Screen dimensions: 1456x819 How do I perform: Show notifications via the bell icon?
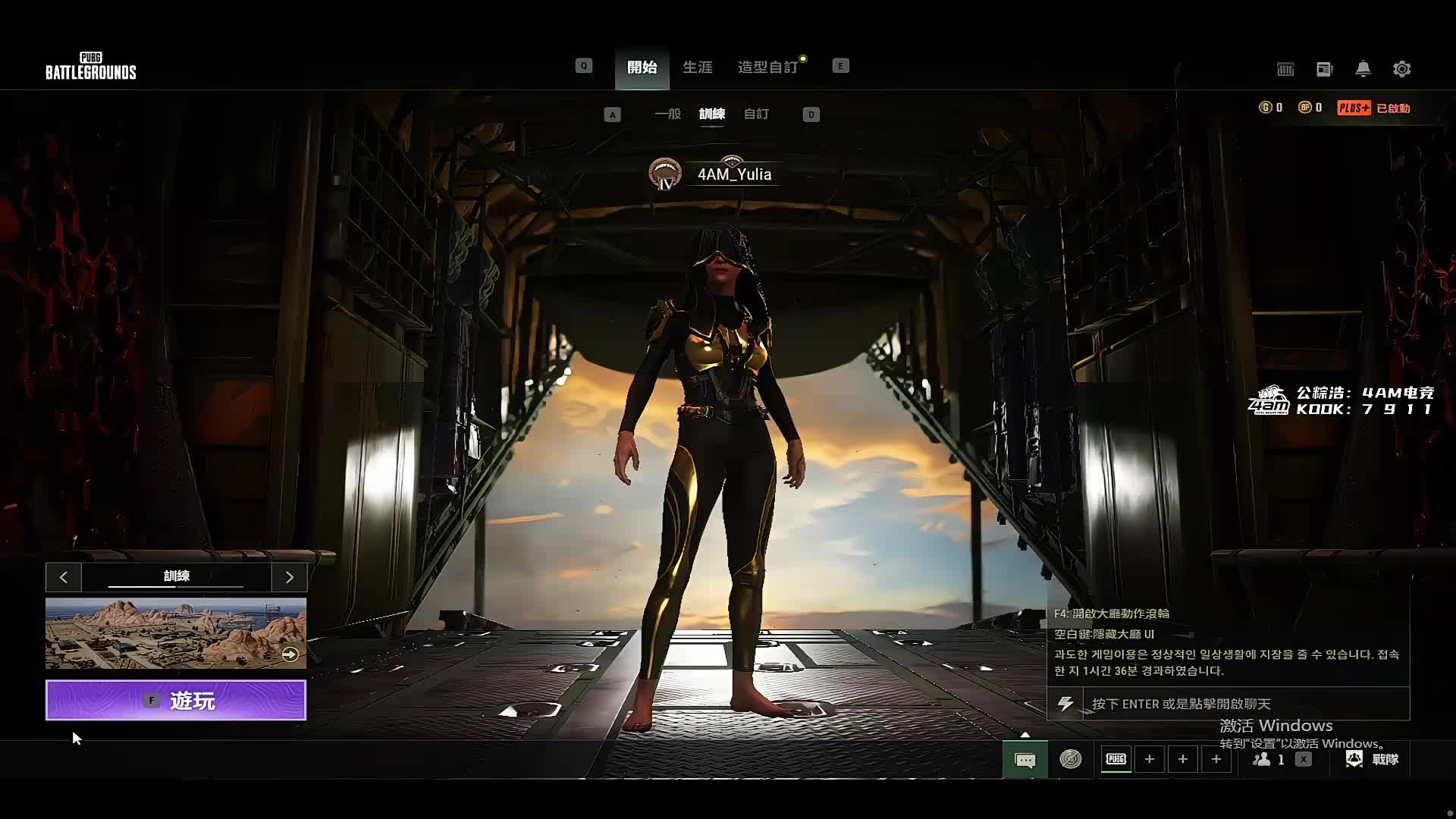tap(1363, 69)
